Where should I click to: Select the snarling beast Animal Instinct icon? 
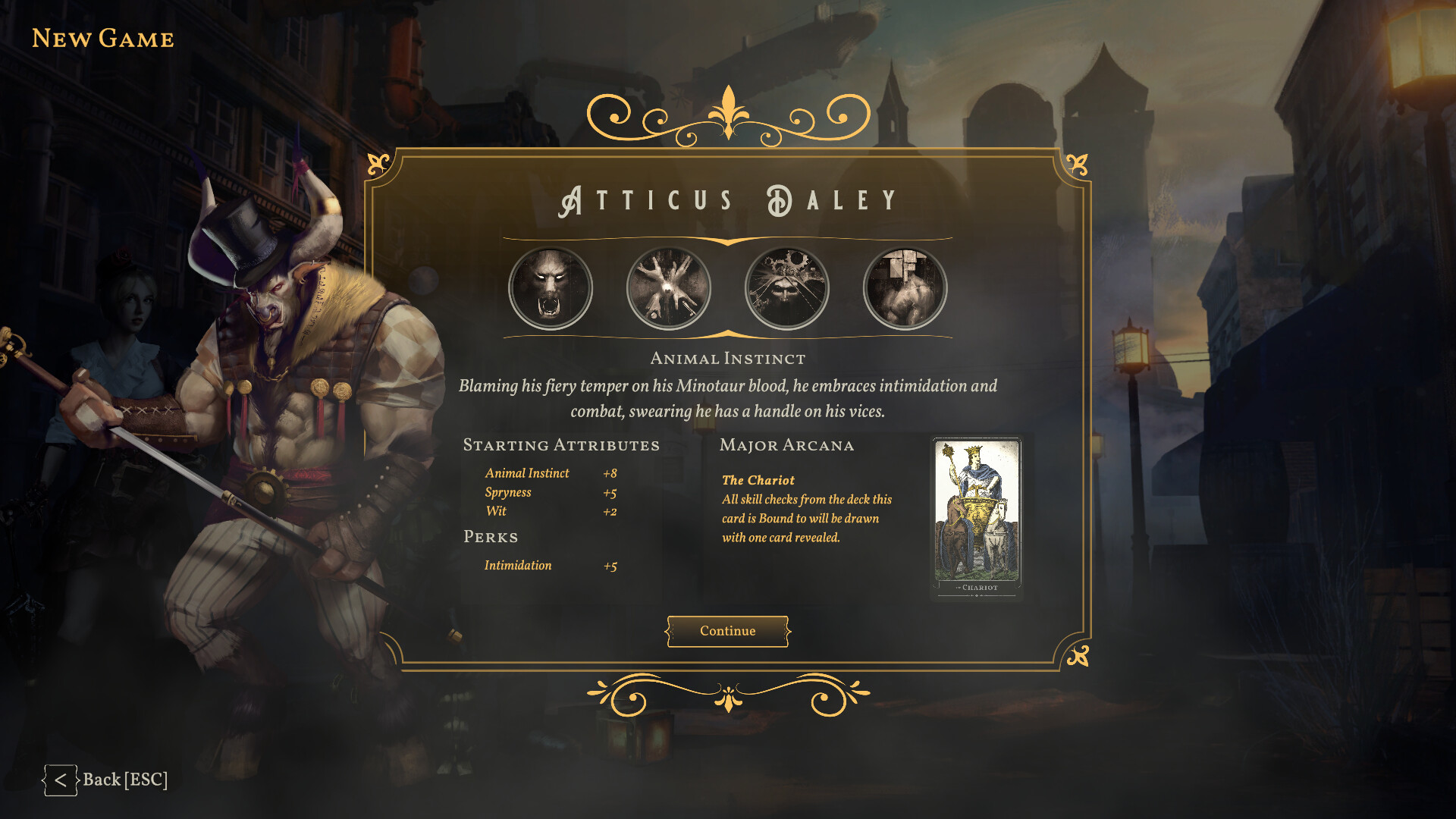[551, 288]
